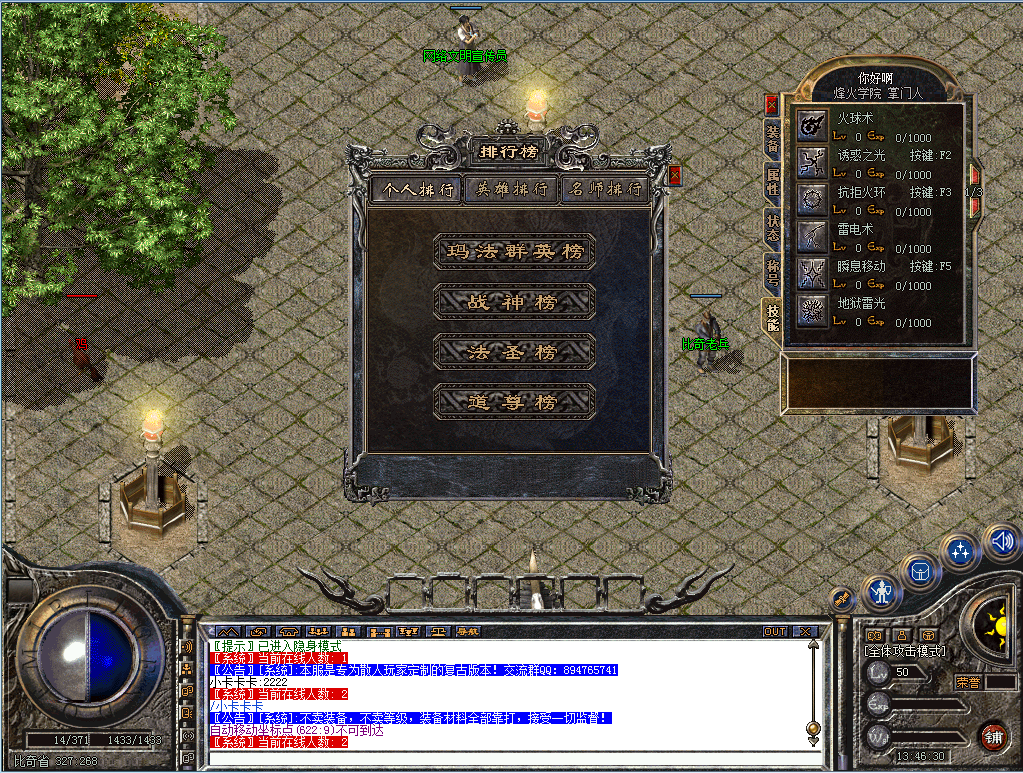Click the 地狱雷光 skill icon
The image size is (1023, 773).
811,310
